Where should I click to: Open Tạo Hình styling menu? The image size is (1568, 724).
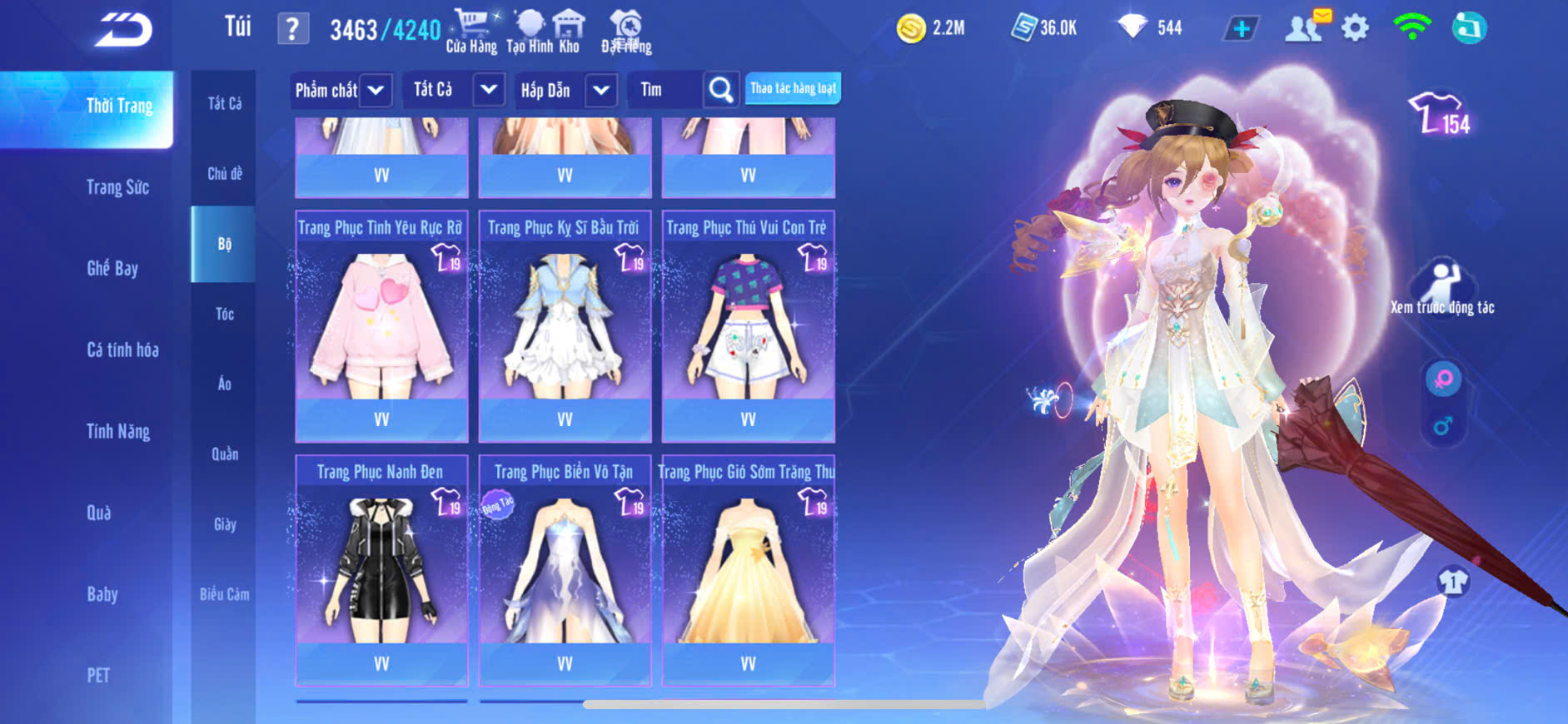[x=530, y=32]
